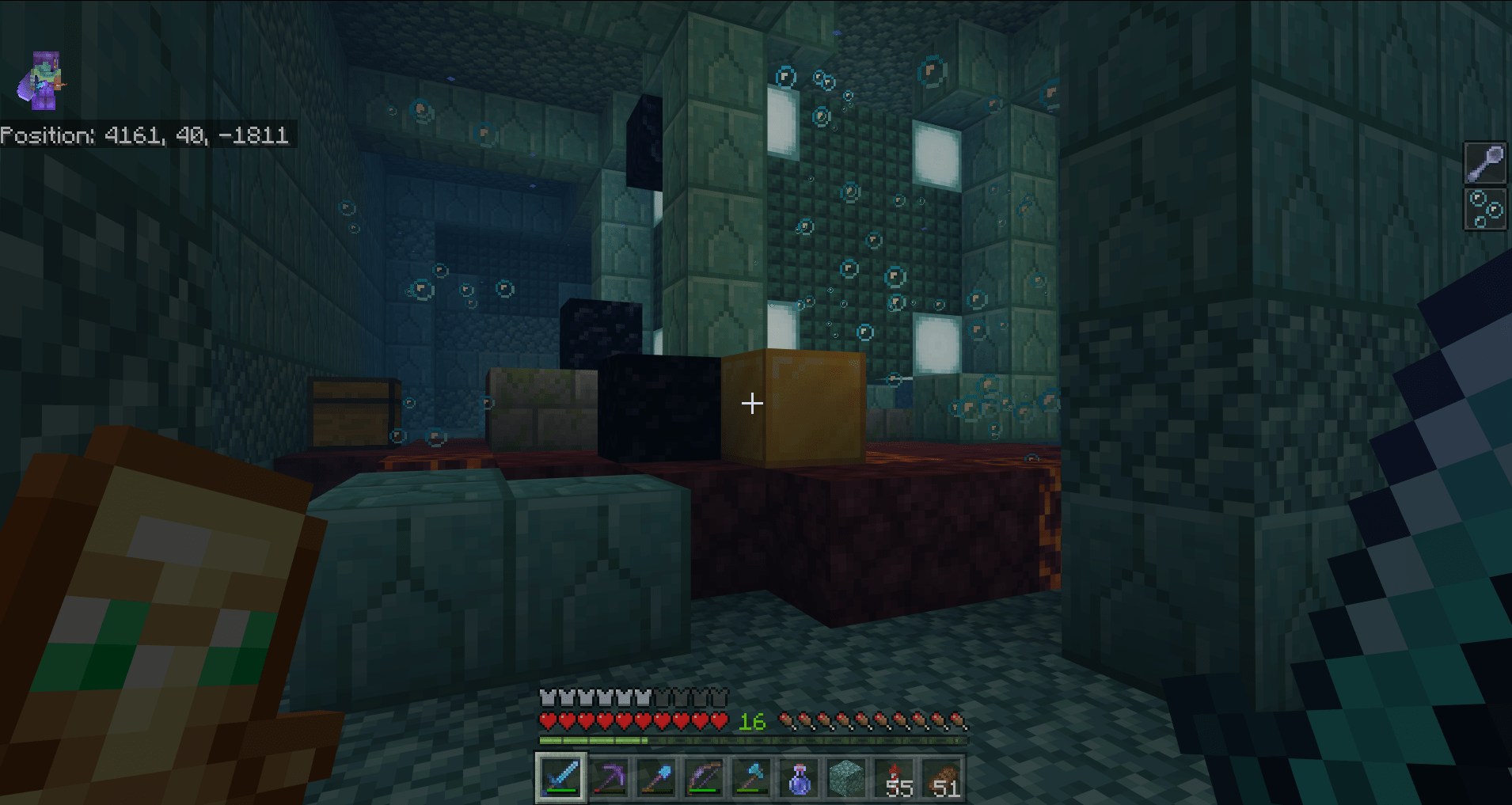This screenshot has width=1512, height=805.
Task: Select the enchanted pickaxe in the hotbar
Action: pos(610,777)
